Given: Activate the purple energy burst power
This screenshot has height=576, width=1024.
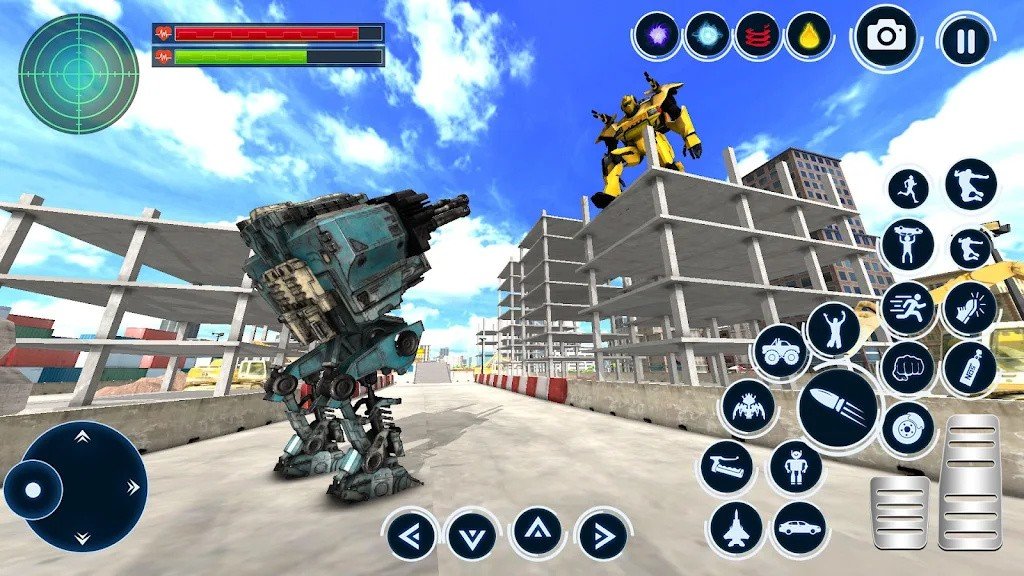Looking at the screenshot, I should coord(657,35).
